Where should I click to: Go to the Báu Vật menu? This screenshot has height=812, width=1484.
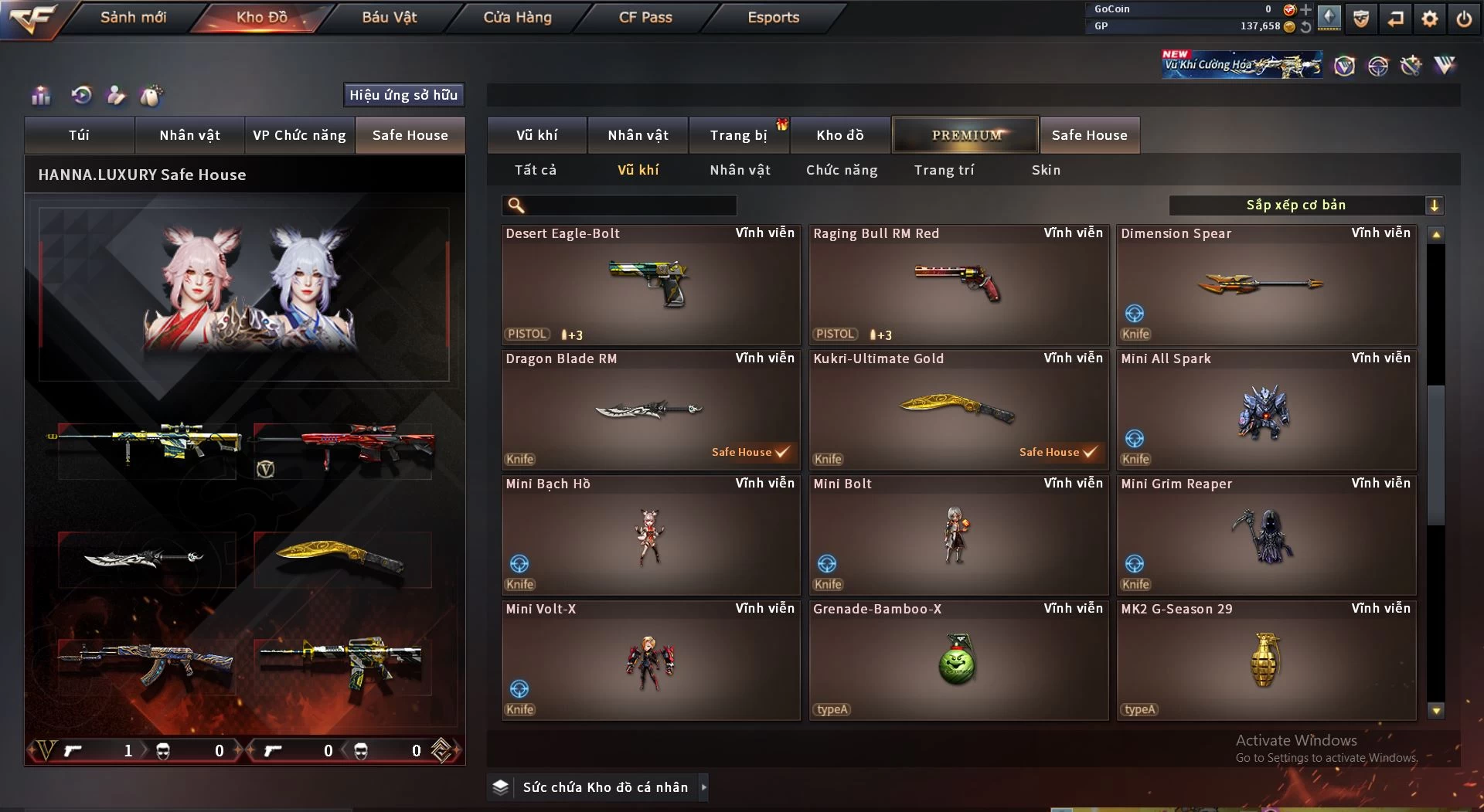tap(389, 17)
